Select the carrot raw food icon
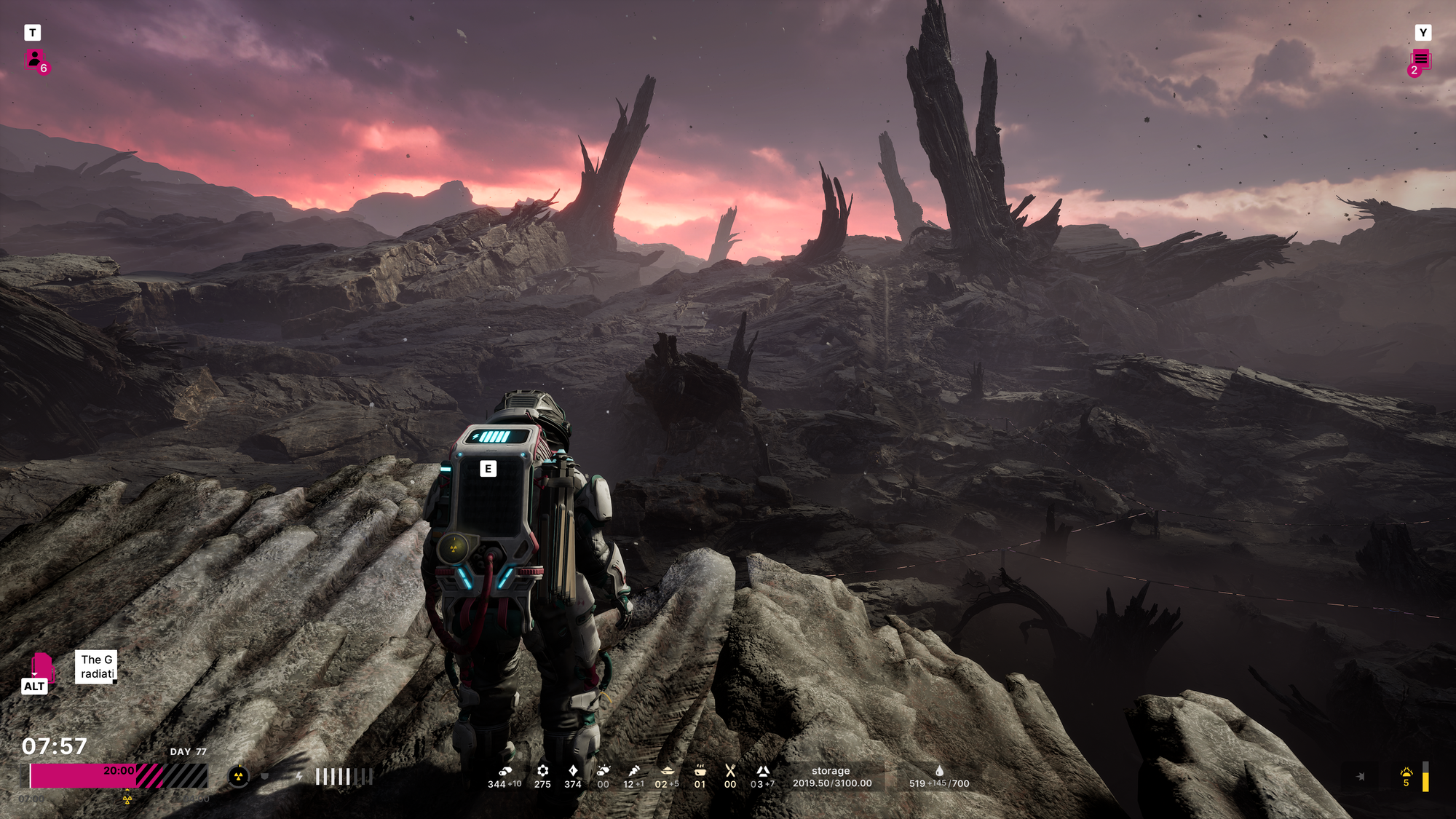 coord(634,771)
